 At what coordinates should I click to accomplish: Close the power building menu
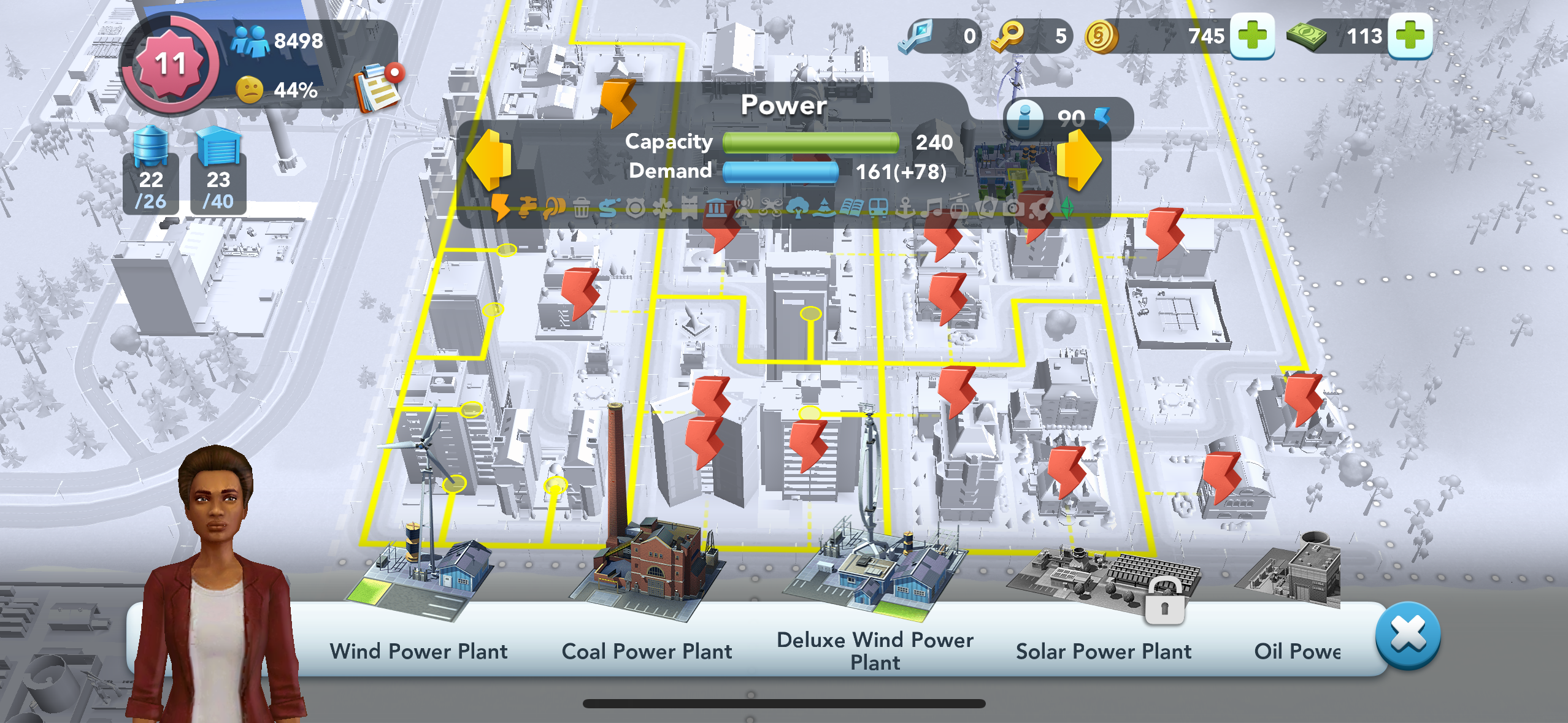[1408, 635]
